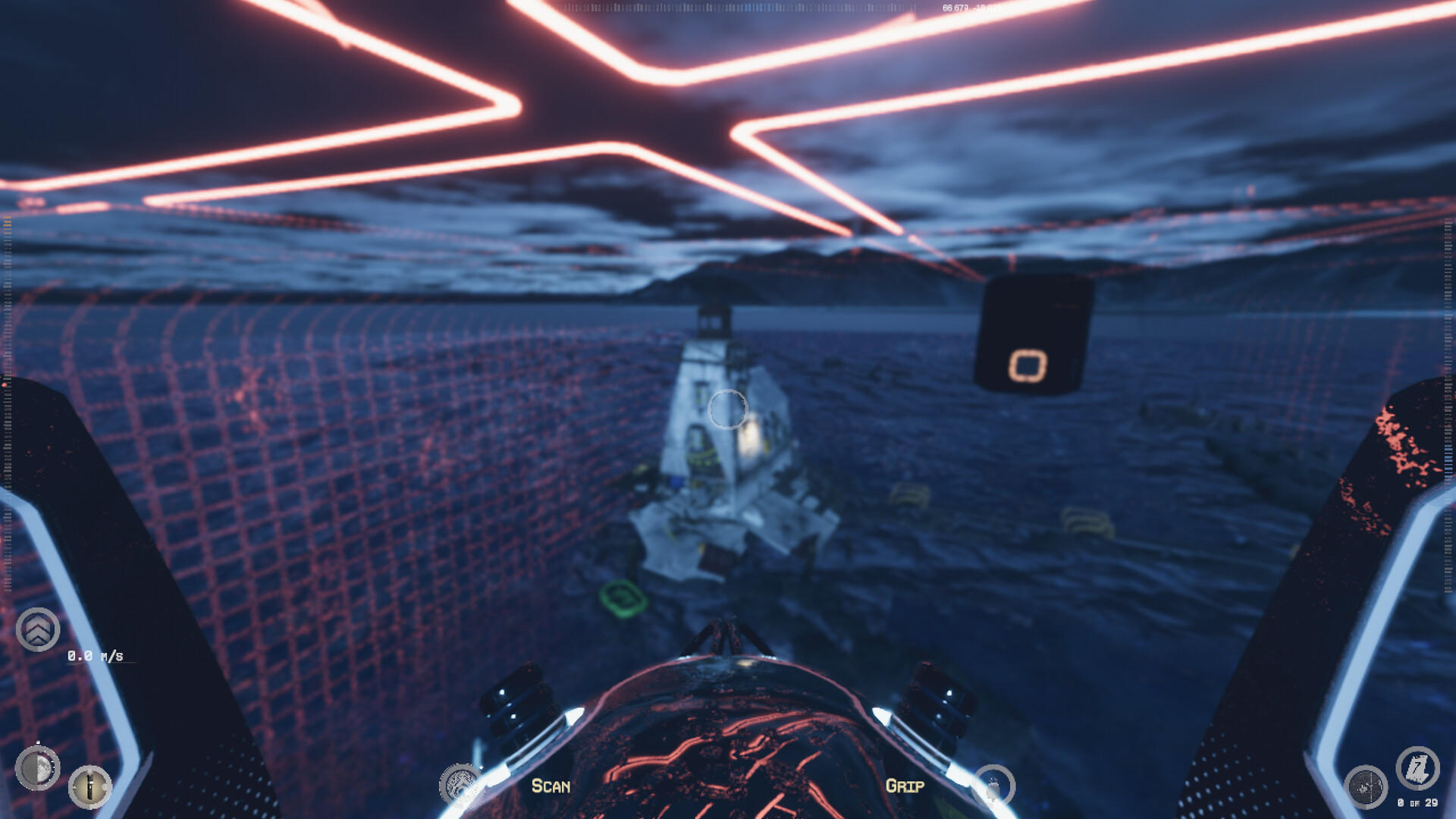Click the 0.0 m/s speed gauge
The height and width of the screenshot is (819, 1456).
(x=95, y=655)
